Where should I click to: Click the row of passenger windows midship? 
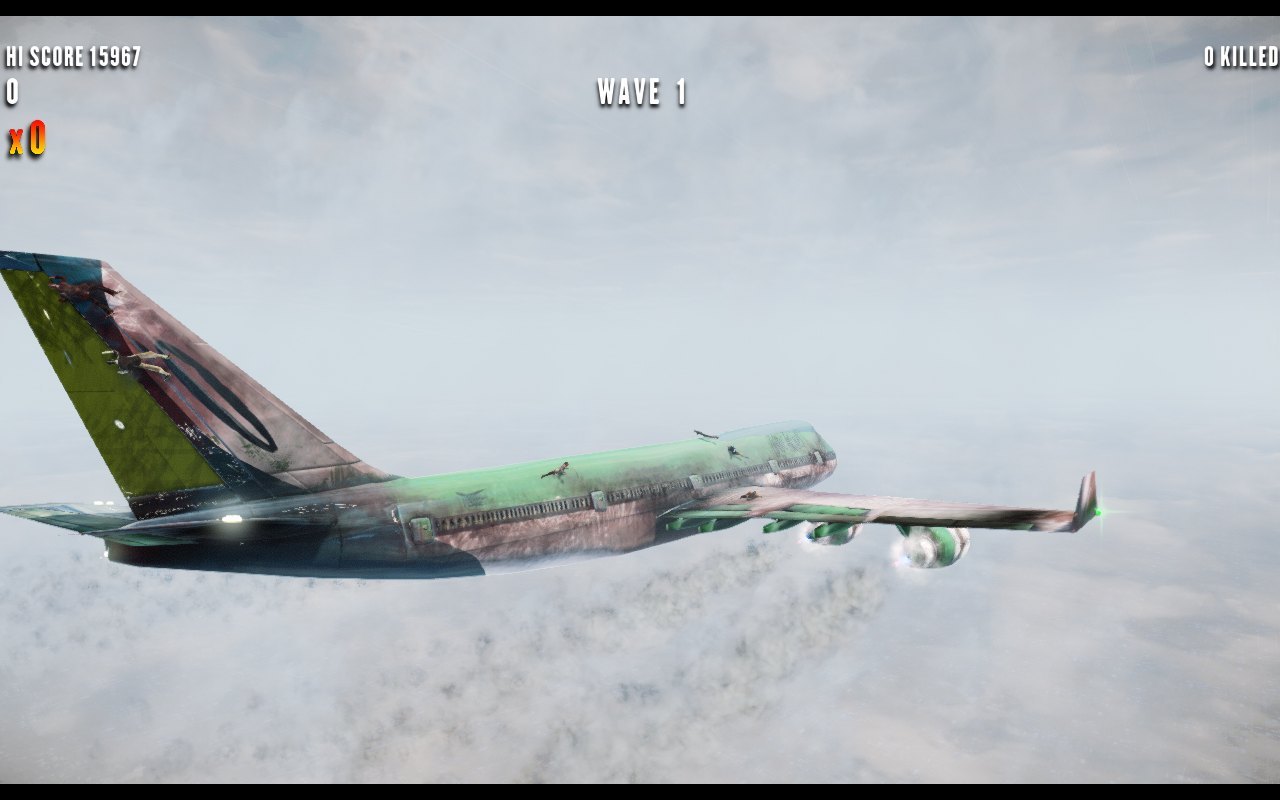(540, 510)
